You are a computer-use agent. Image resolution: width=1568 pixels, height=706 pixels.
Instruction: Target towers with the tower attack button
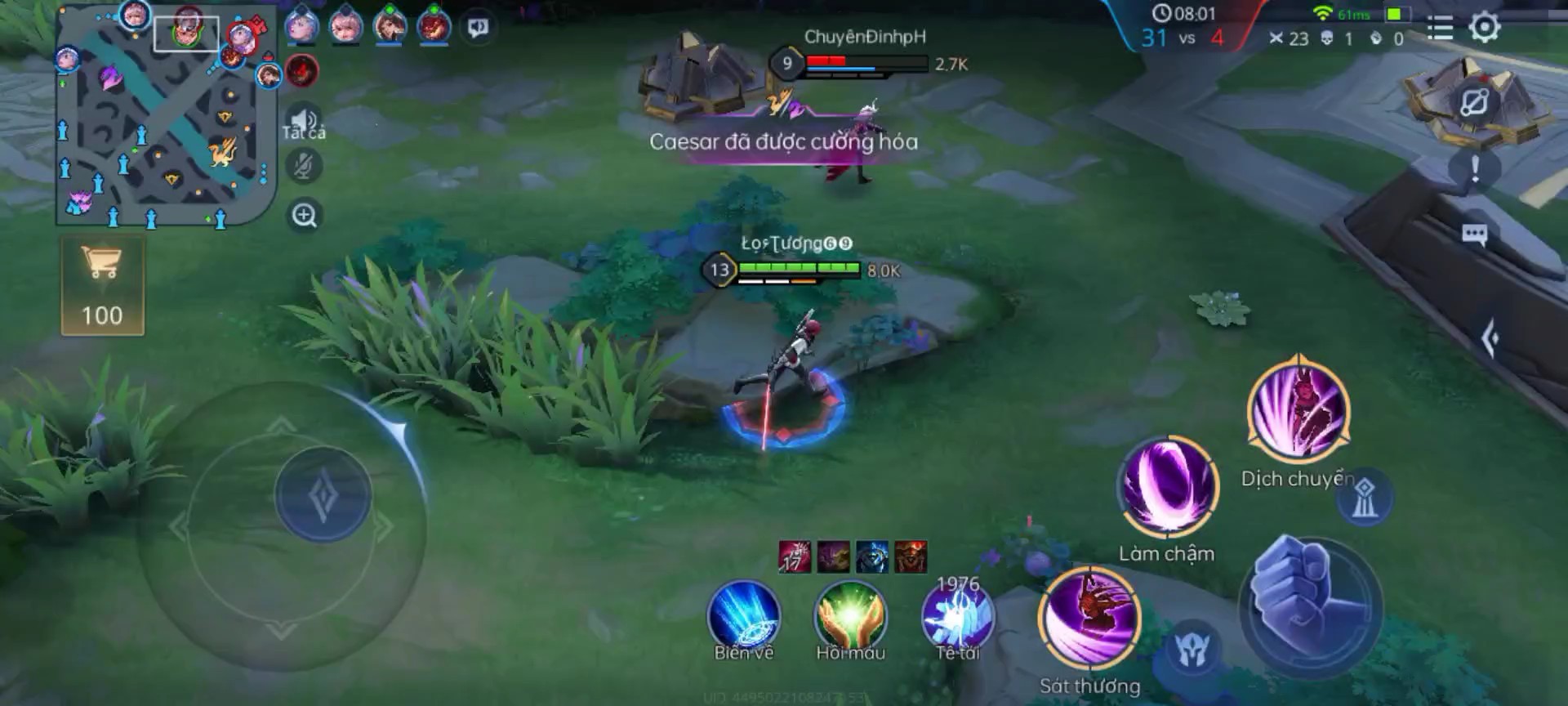1363,498
